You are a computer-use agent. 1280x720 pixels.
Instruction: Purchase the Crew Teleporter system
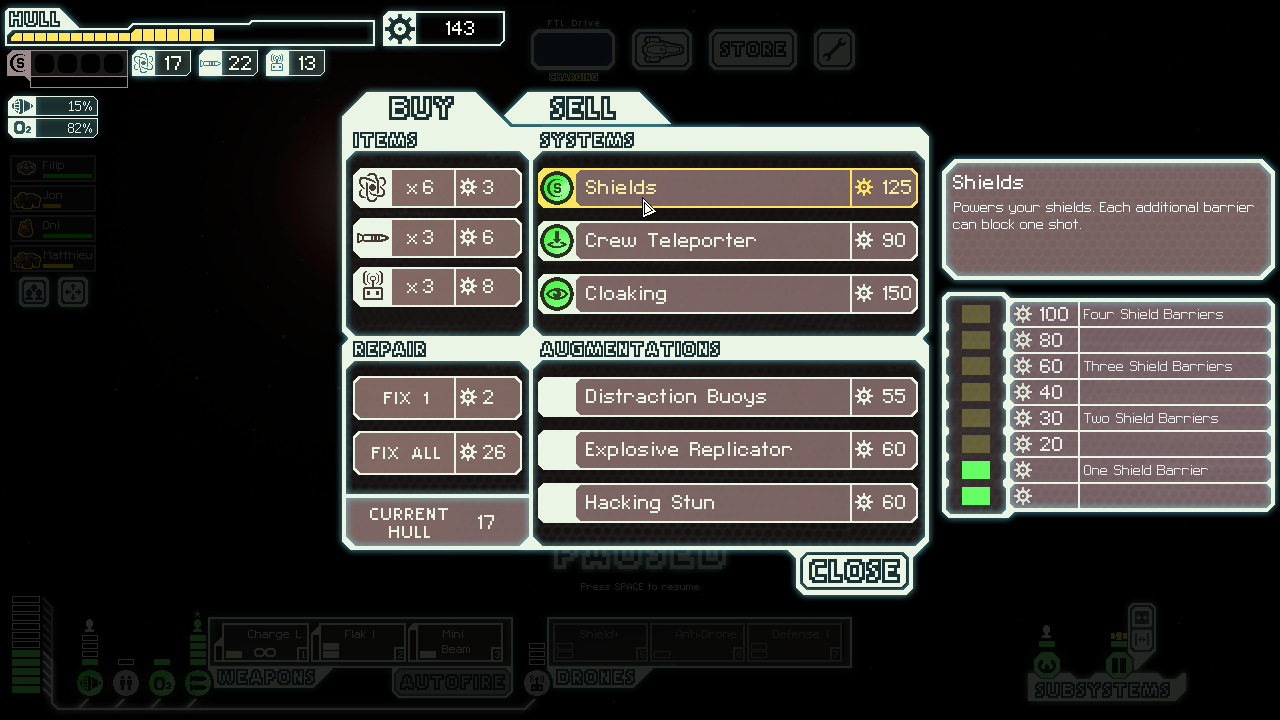tap(727, 241)
